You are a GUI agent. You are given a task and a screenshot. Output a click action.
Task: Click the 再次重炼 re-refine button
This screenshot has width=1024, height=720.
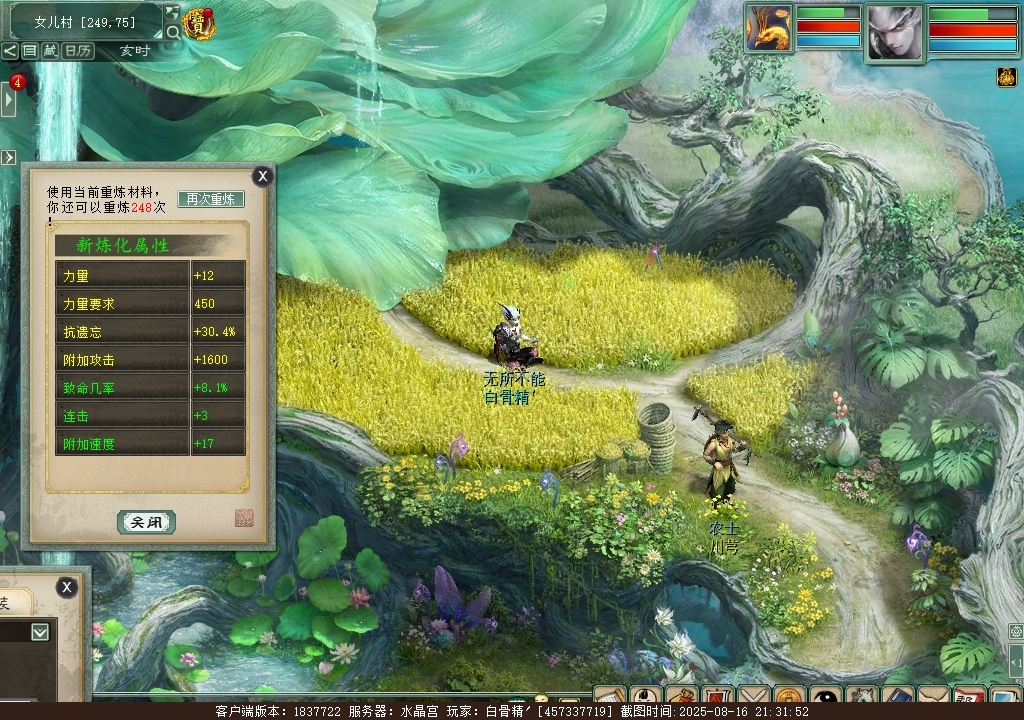[211, 199]
